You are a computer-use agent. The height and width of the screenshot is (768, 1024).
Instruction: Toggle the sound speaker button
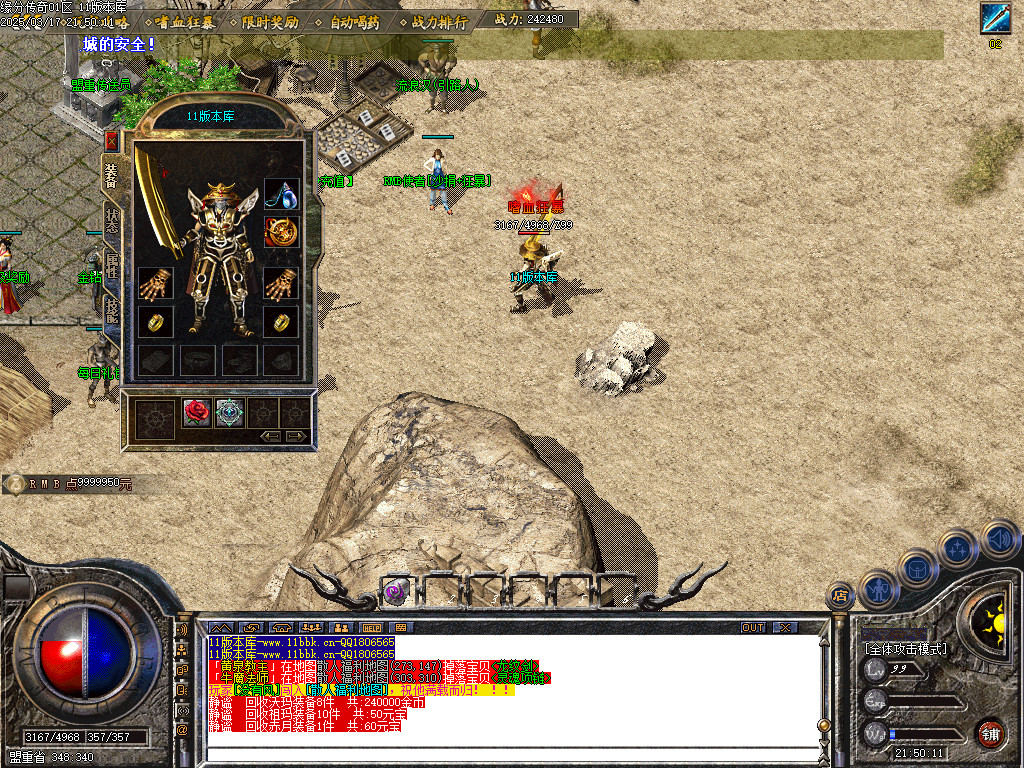pos(999,538)
